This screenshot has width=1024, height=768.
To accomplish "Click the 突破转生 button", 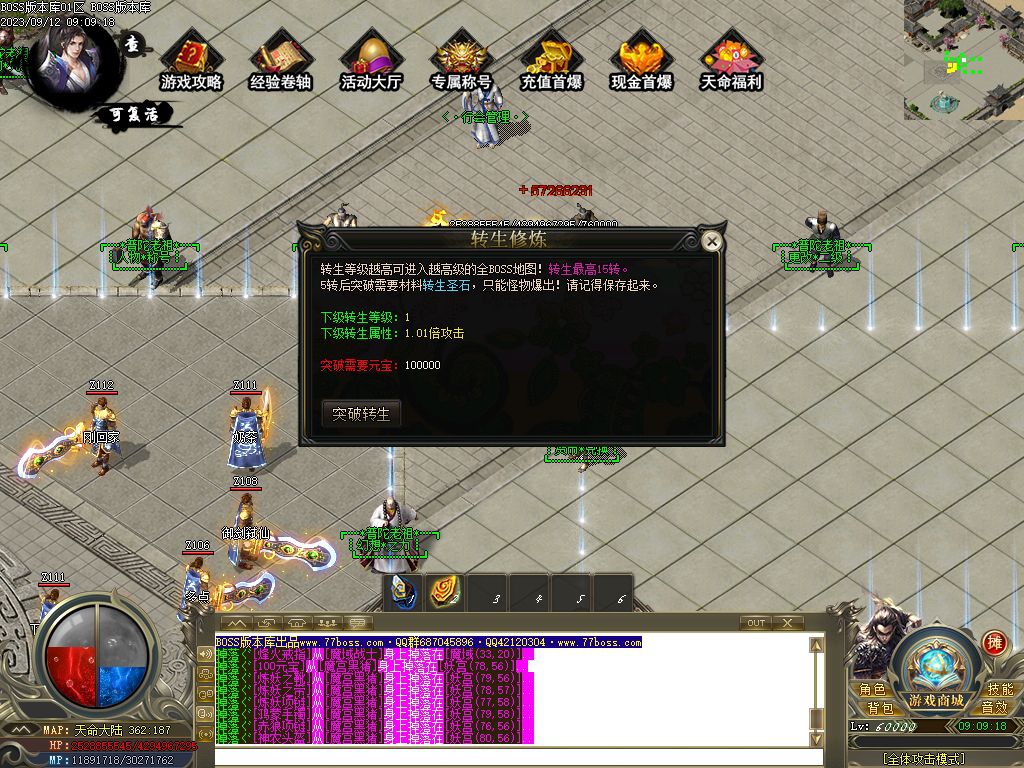I will click(x=361, y=414).
